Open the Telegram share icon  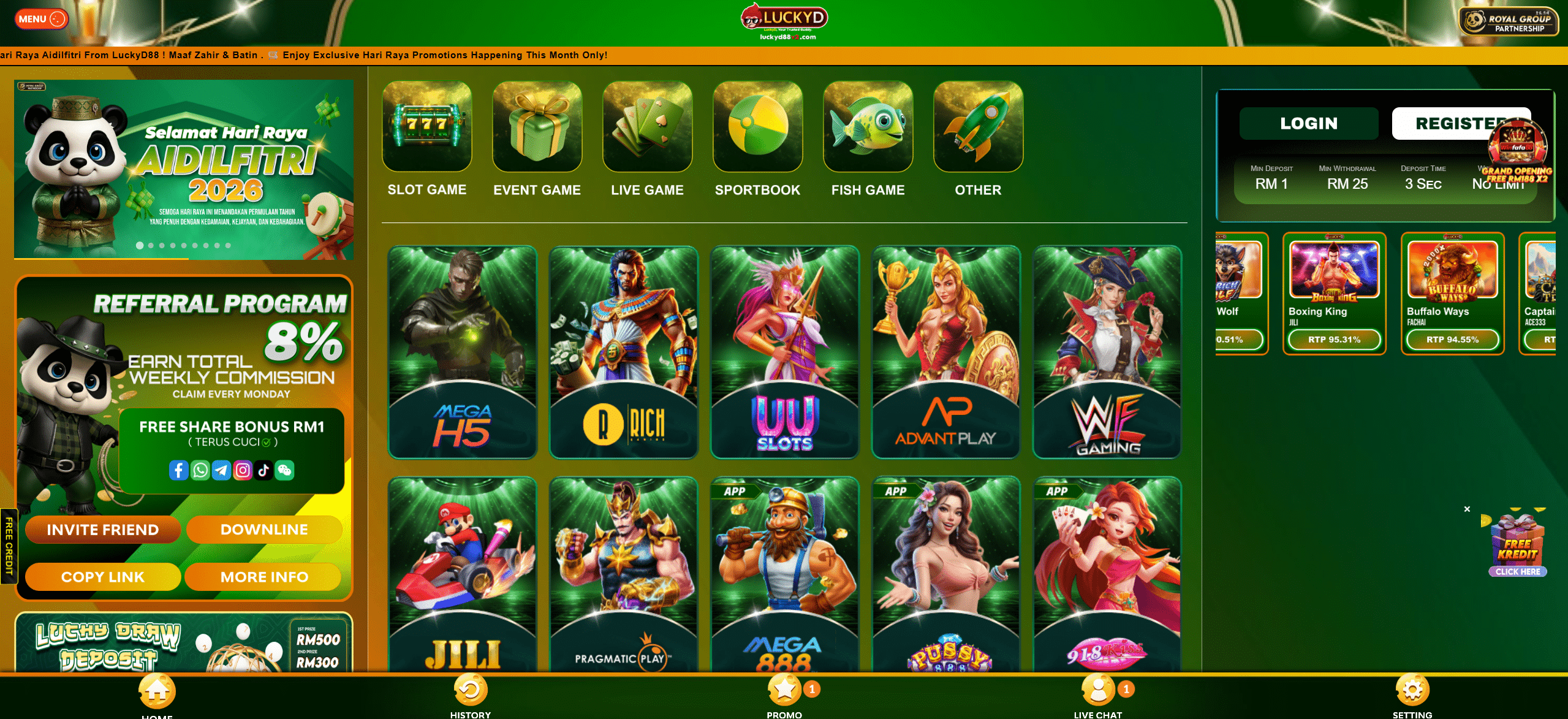tap(221, 471)
